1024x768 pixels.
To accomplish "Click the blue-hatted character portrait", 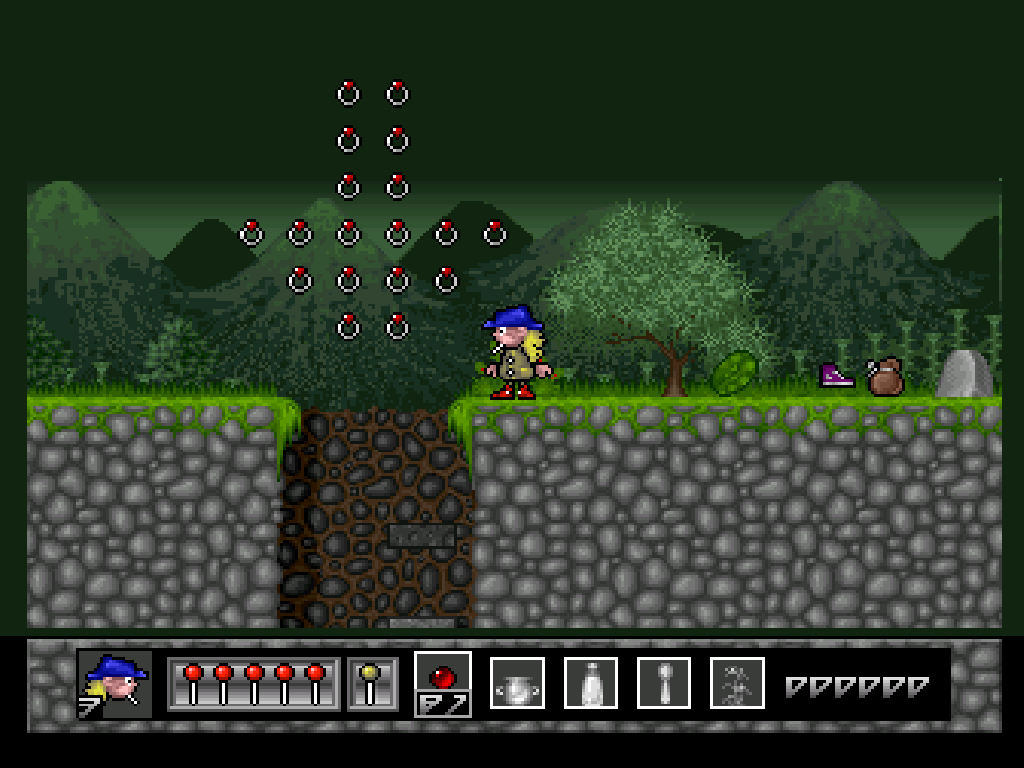I will tap(115, 684).
